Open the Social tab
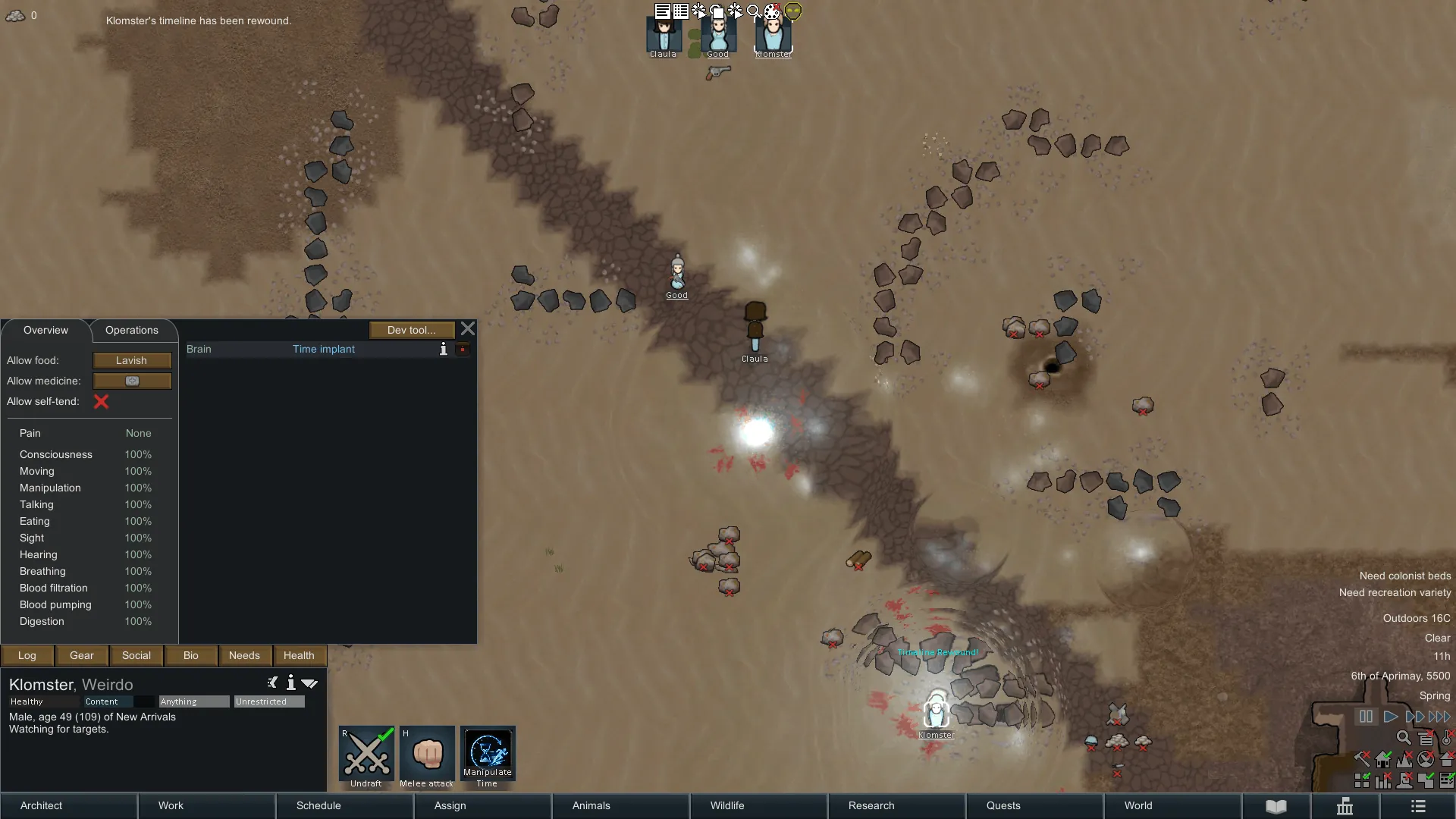Screen dimensions: 1456x819 (136, 655)
